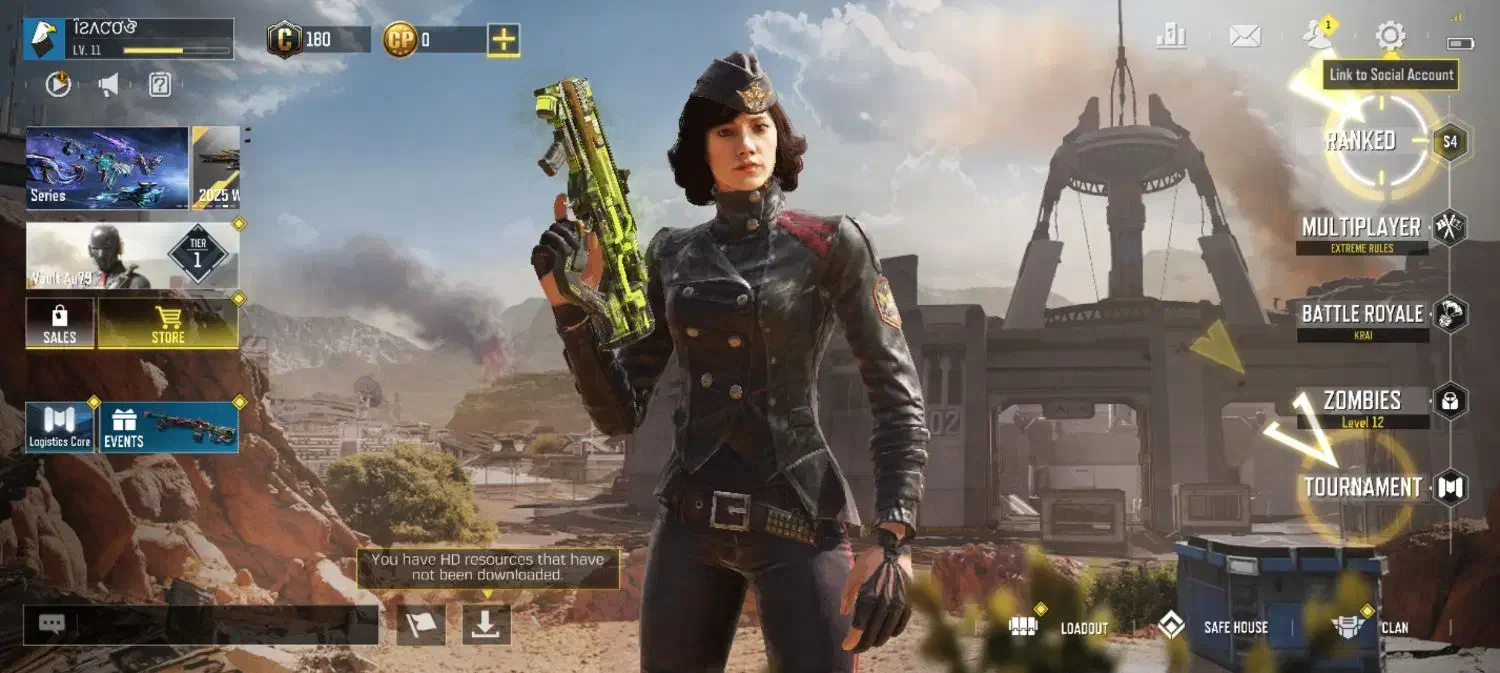Screen dimensions: 1500x673
Task: Check the mail envelope icon
Action: click(1244, 37)
